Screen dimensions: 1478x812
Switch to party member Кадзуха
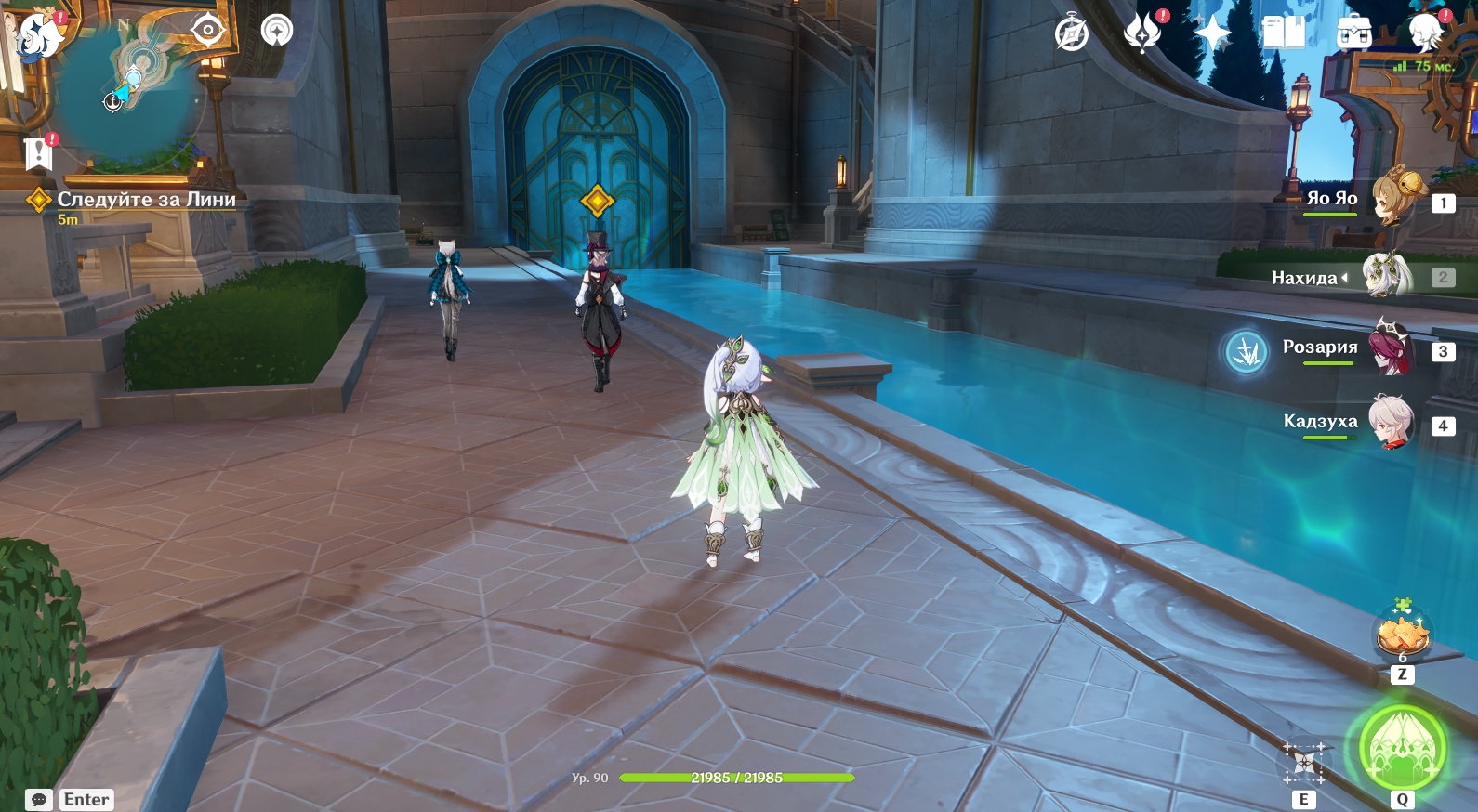click(x=1390, y=423)
